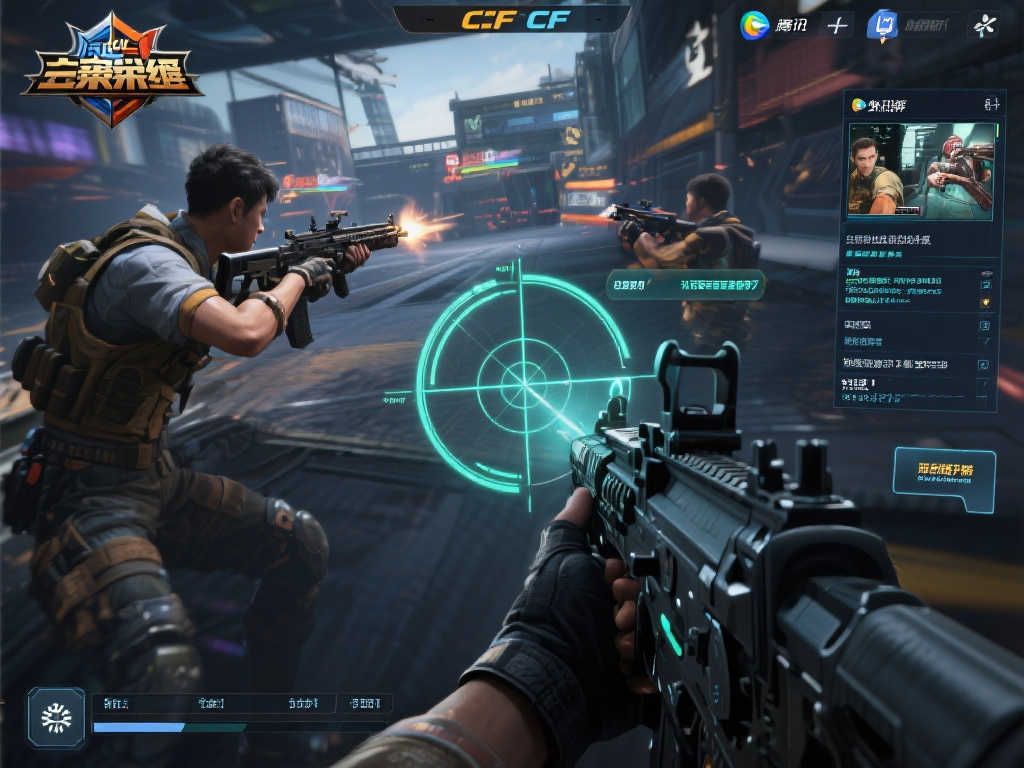Screen dimensions: 1024x768
Task: Click the plus button beside Tencent
Action: (837, 25)
